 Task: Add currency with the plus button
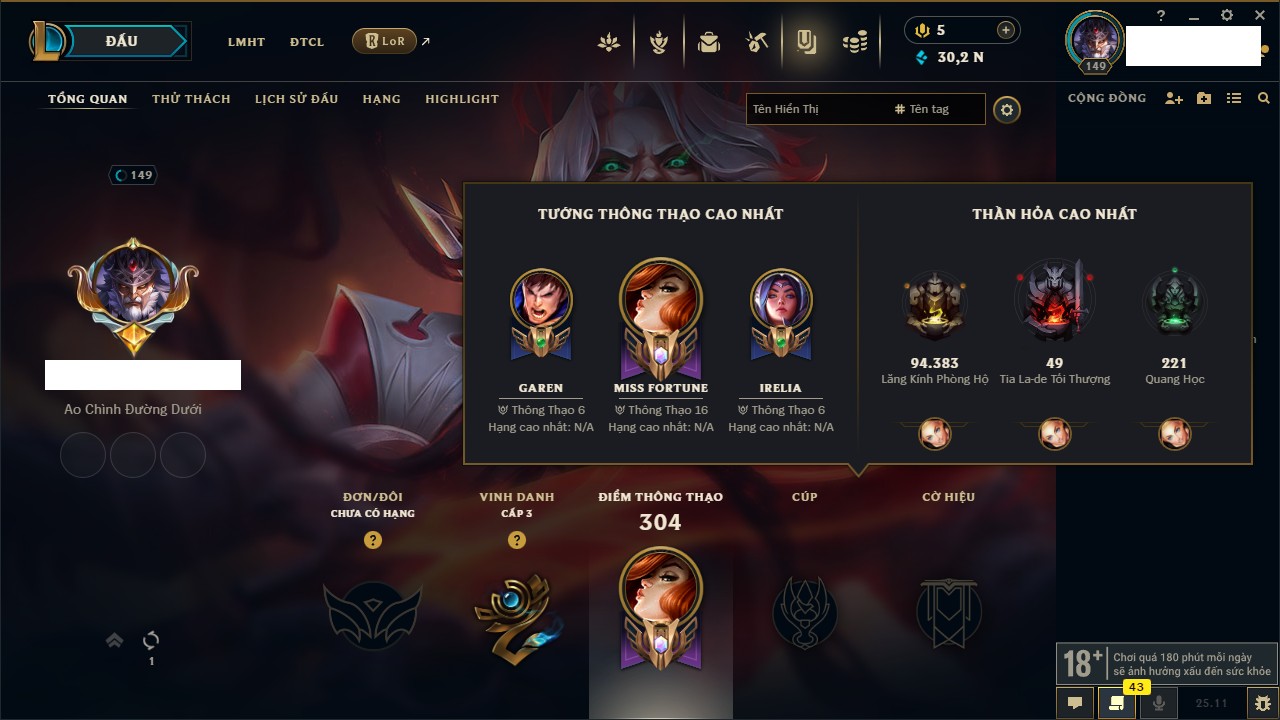(x=1006, y=30)
